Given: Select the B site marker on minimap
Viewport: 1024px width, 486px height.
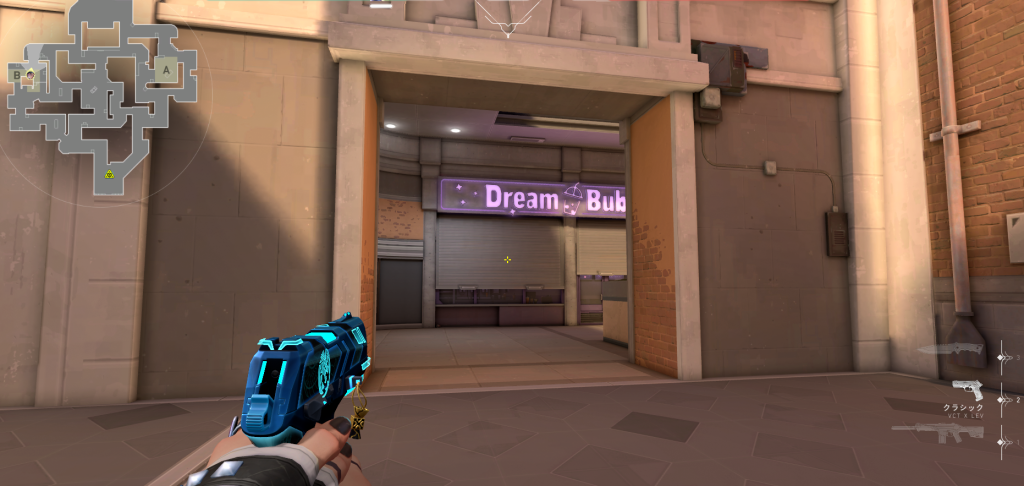Looking at the screenshot, I should coord(16,73).
